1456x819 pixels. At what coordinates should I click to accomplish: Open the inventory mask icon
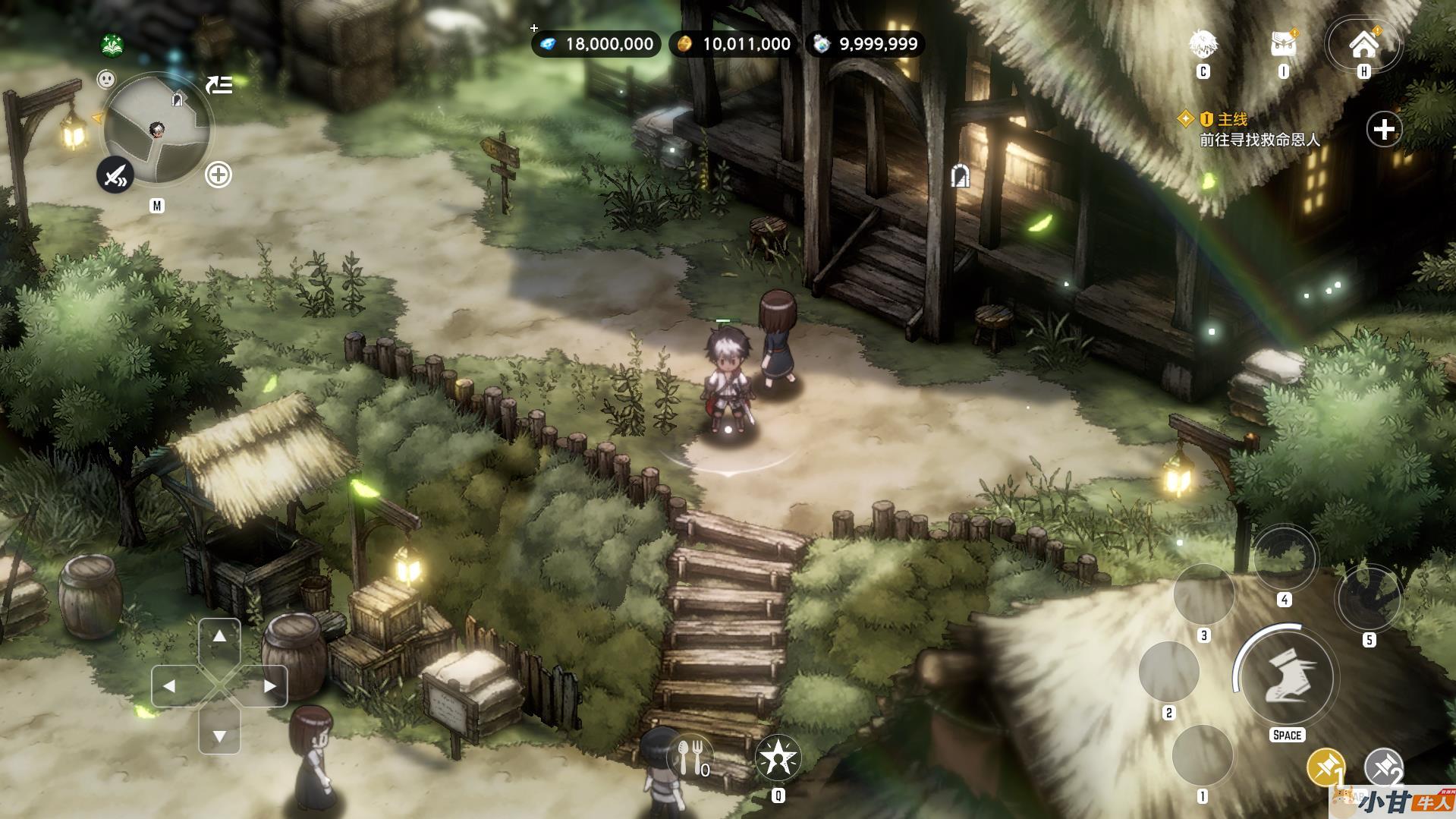[x=1283, y=45]
